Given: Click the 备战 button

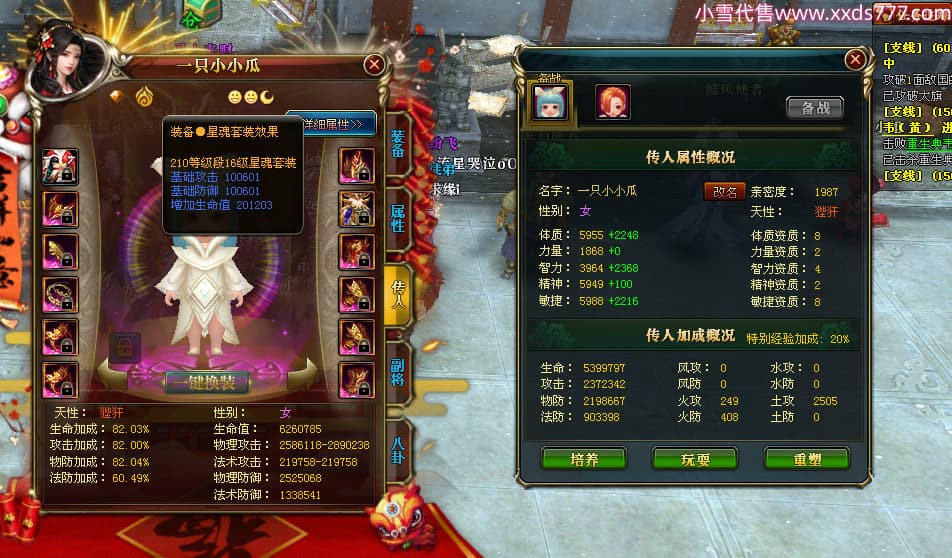Looking at the screenshot, I should (x=814, y=107).
